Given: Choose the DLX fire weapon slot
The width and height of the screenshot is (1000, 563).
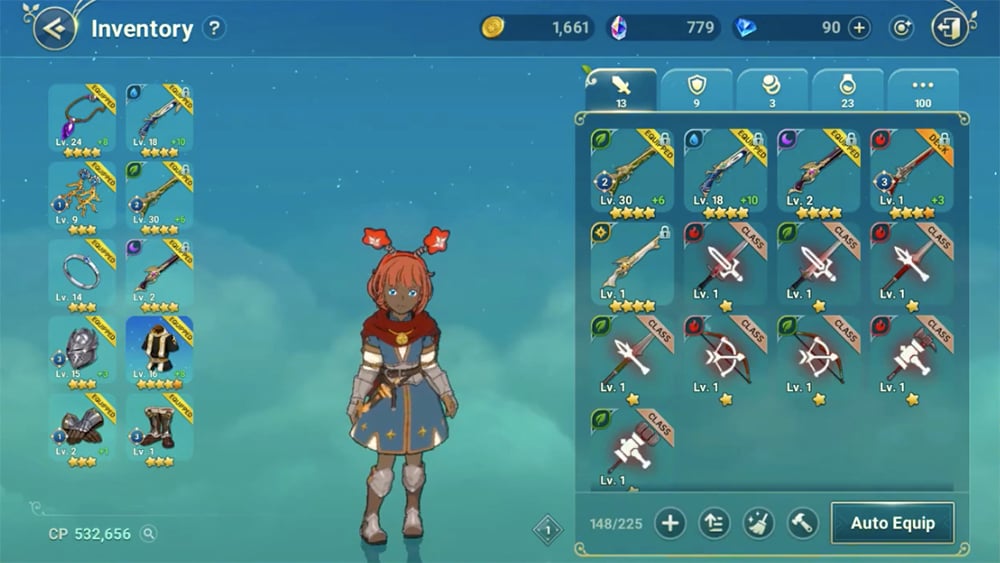Looking at the screenshot, I should (x=911, y=169).
